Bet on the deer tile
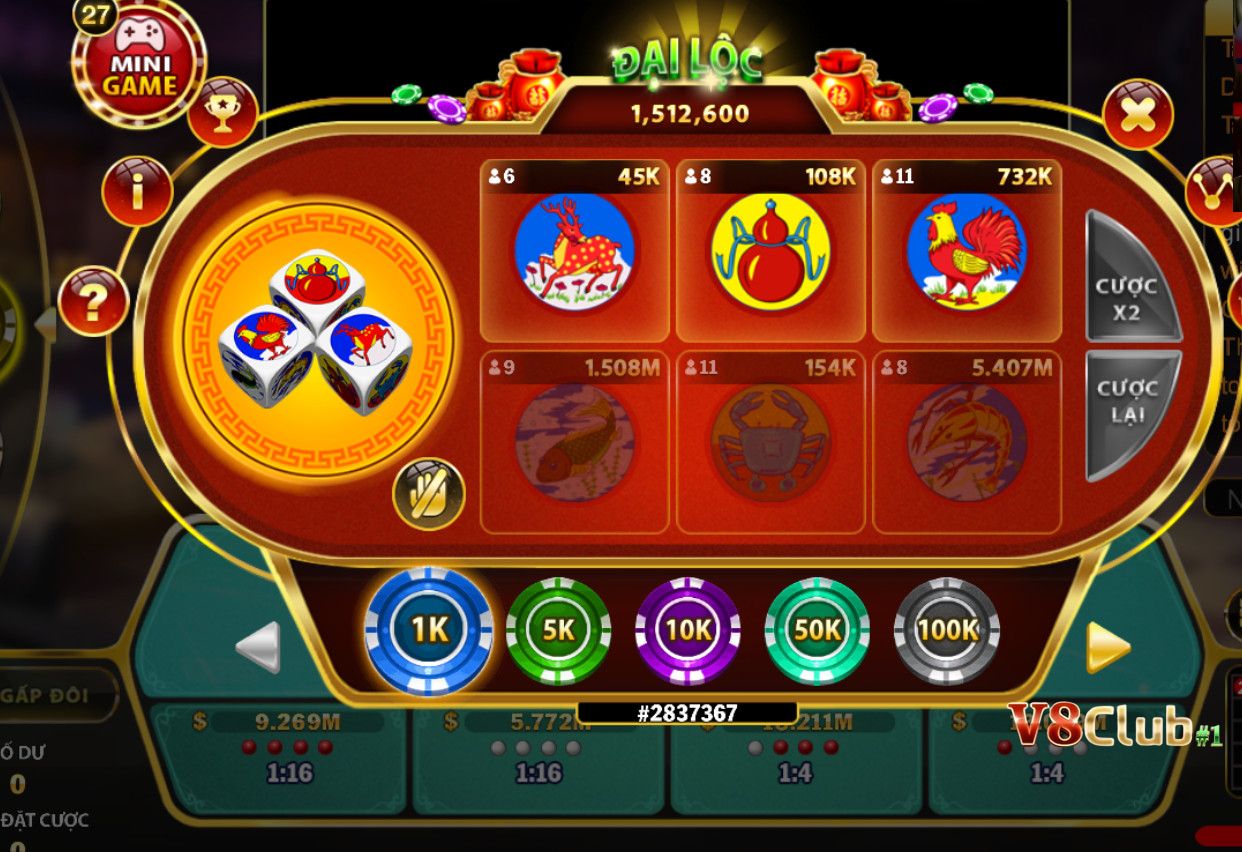This screenshot has width=1242, height=852. [x=574, y=251]
